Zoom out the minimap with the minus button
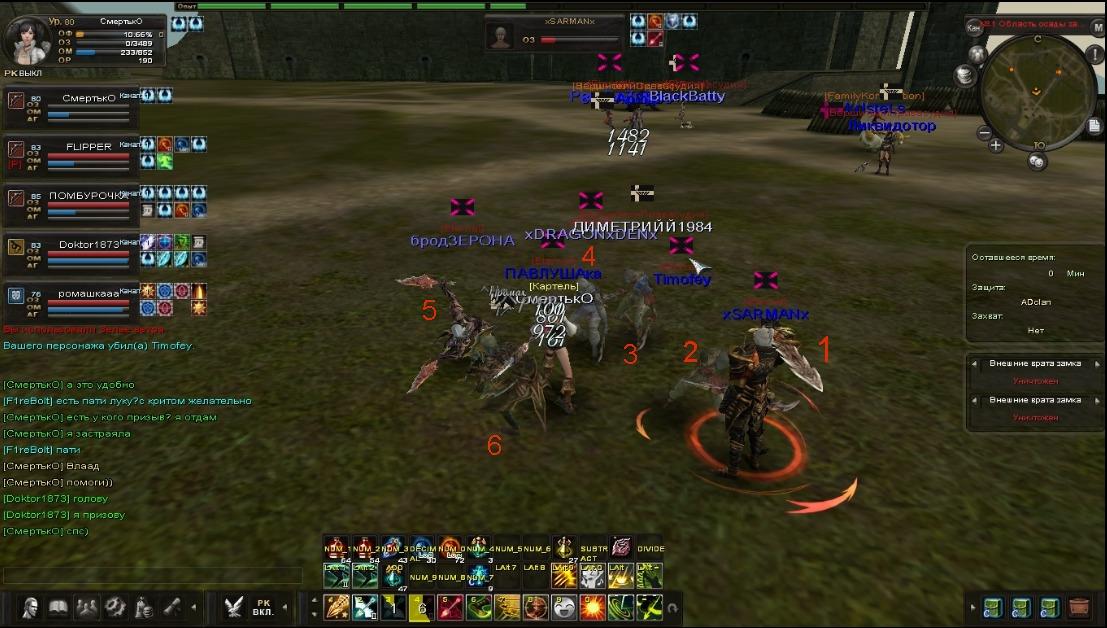Screen dimensions: 1107x628 (x=984, y=133)
